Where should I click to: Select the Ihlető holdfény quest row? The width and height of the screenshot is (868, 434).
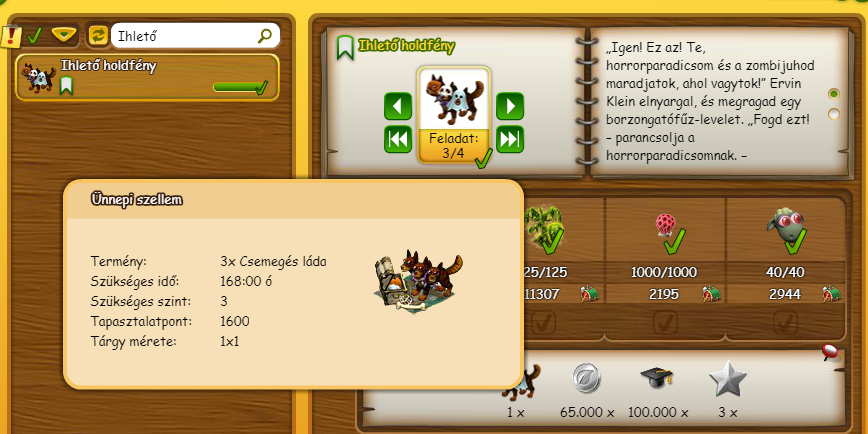[147, 76]
